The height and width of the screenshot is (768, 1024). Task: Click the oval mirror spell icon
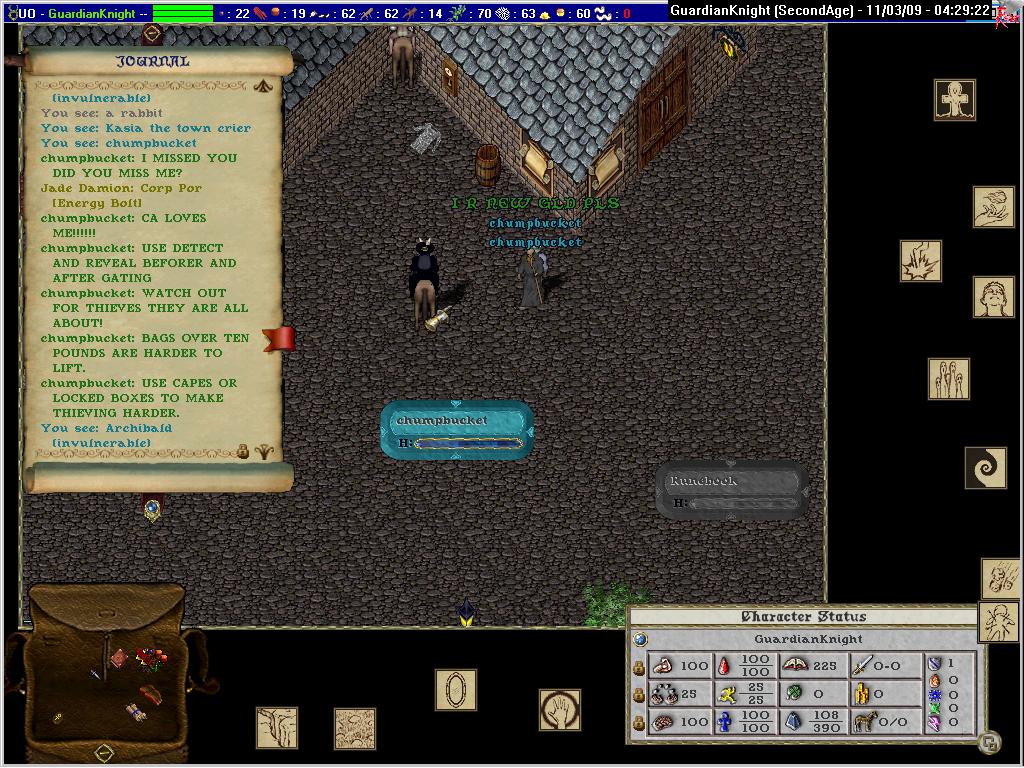[x=455, y=690]
